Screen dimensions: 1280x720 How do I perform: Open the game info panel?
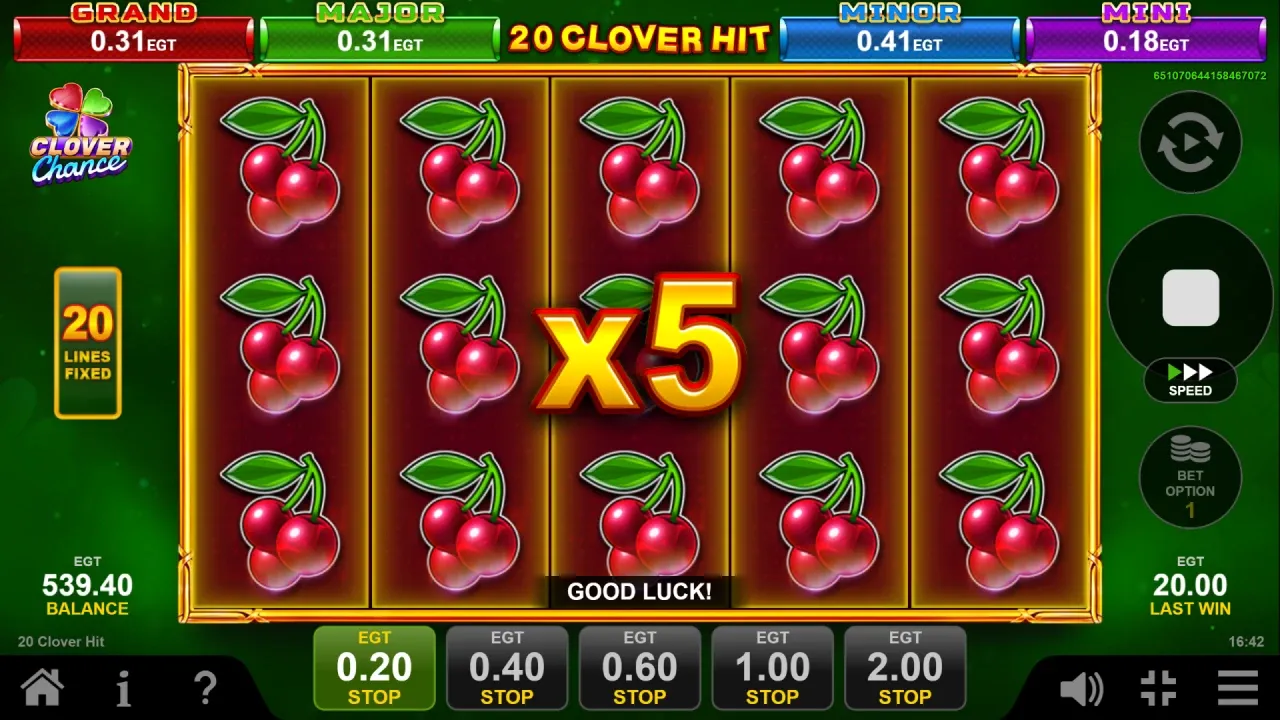click(123, 687)
